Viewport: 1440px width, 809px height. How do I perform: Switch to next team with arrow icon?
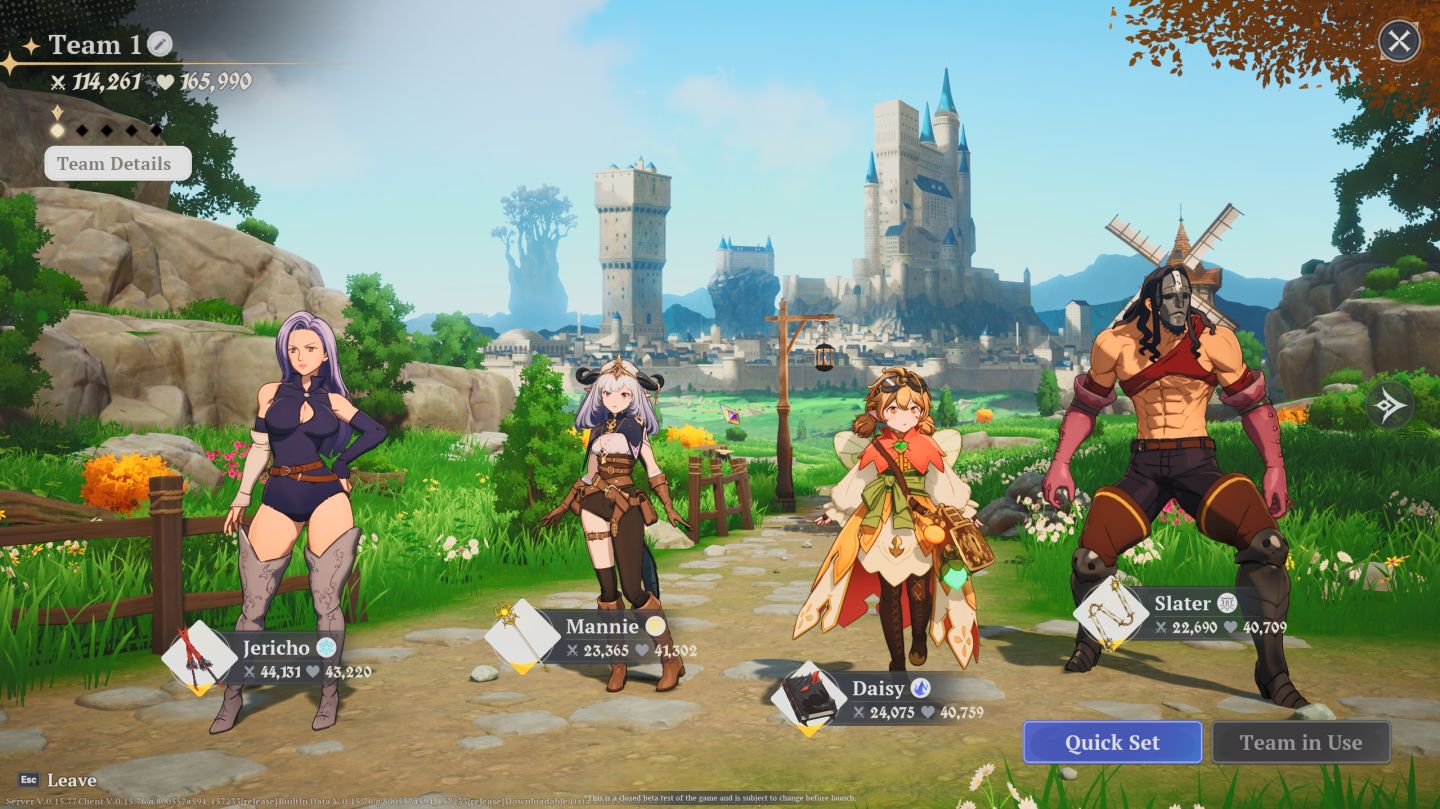point(1390,405)
